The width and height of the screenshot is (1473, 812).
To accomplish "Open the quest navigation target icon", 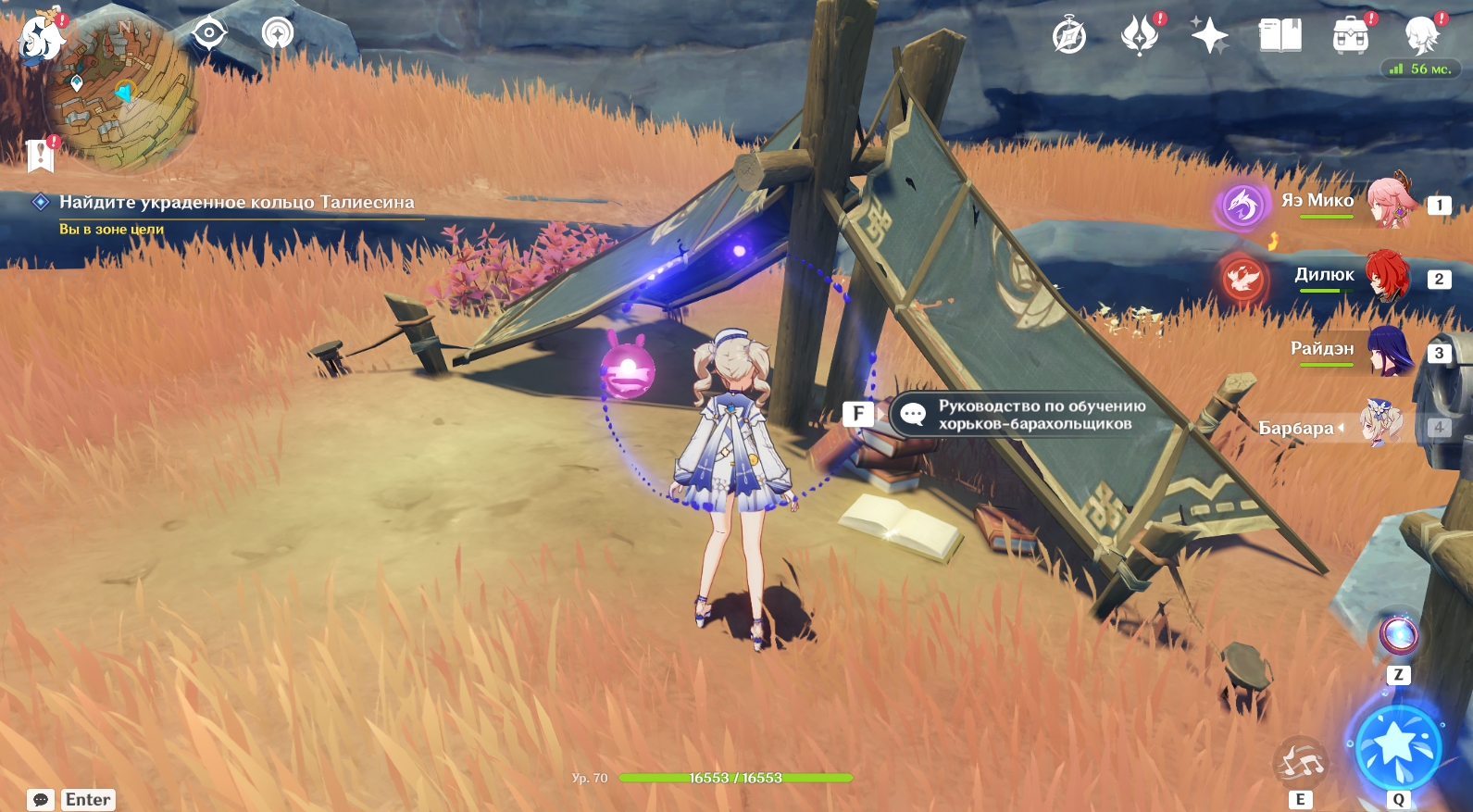I will click(x=209, y=33).
